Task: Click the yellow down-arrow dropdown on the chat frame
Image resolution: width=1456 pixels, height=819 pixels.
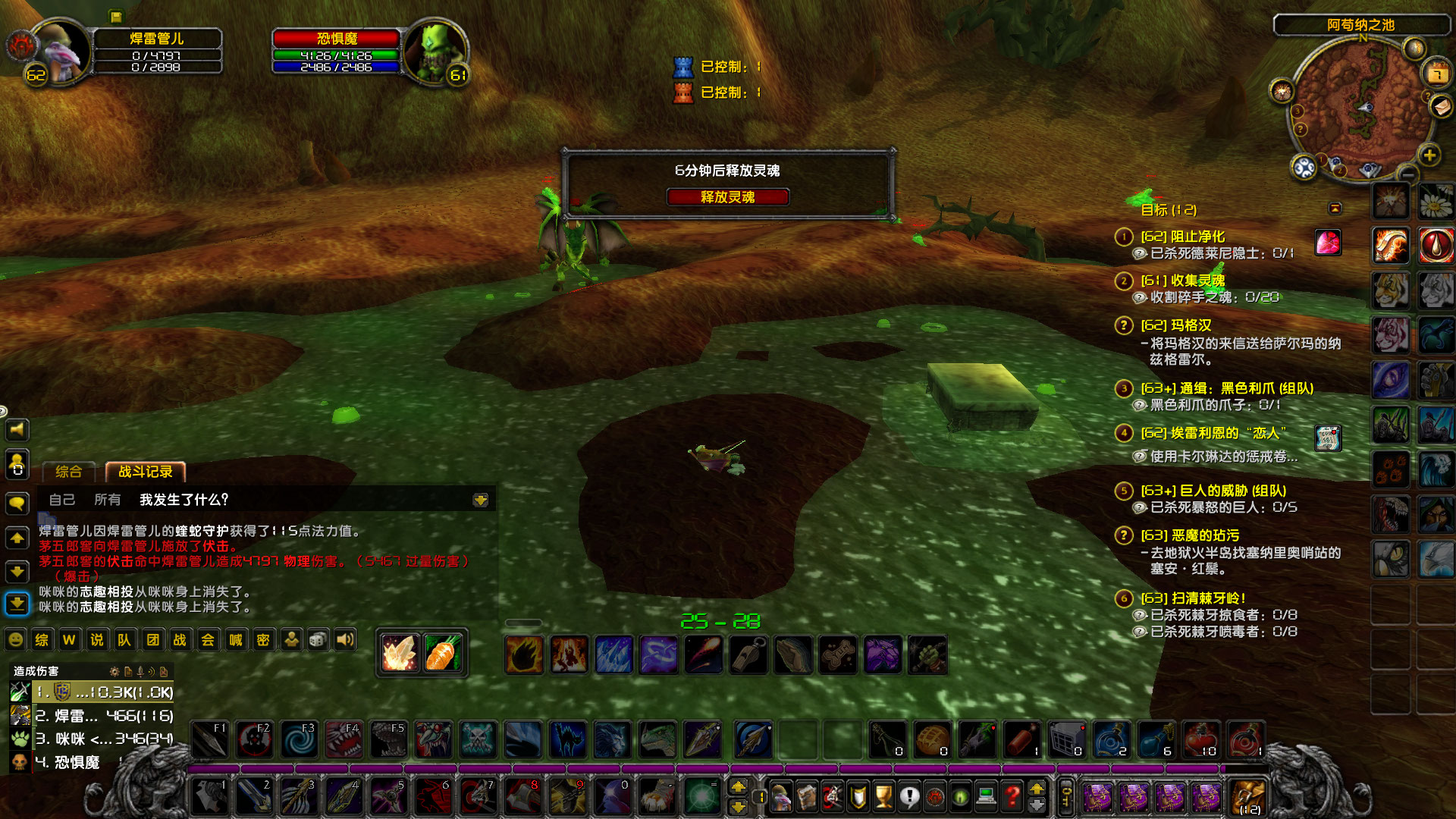Action: pos(481,500)
